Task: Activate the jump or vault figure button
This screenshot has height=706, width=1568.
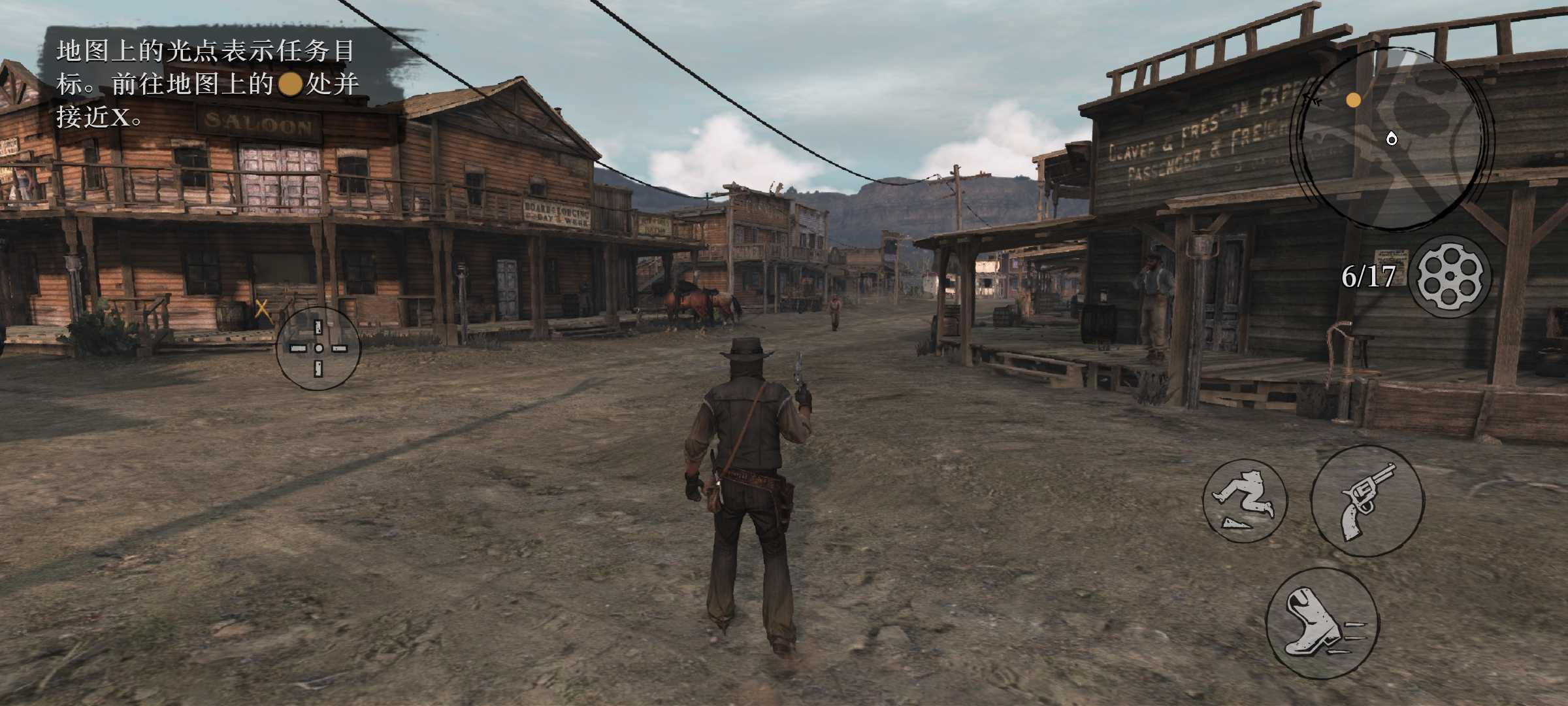Action: click(x=1245, y=501)
